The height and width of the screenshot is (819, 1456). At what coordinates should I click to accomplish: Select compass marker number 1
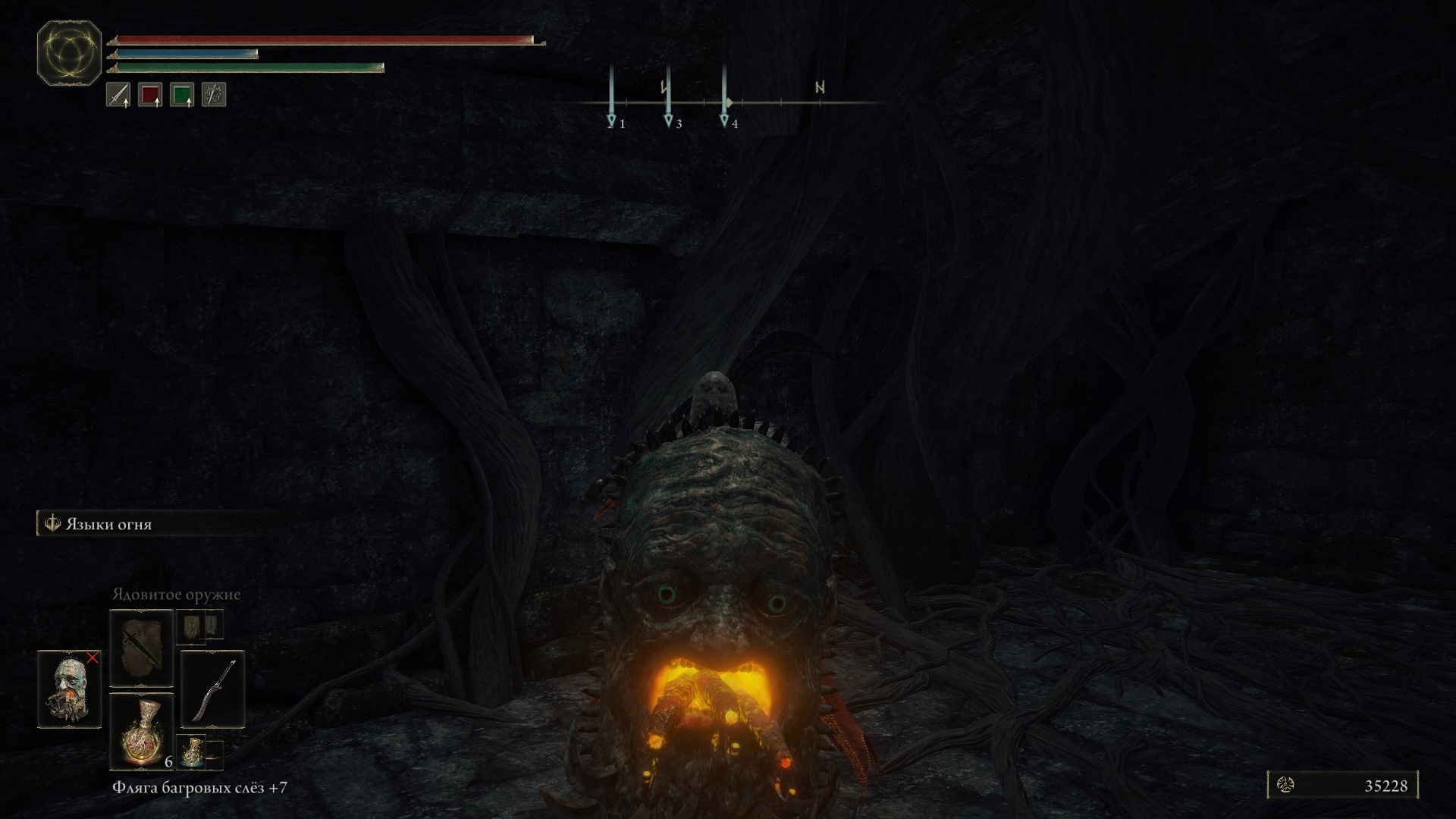(x=612, y=121)
